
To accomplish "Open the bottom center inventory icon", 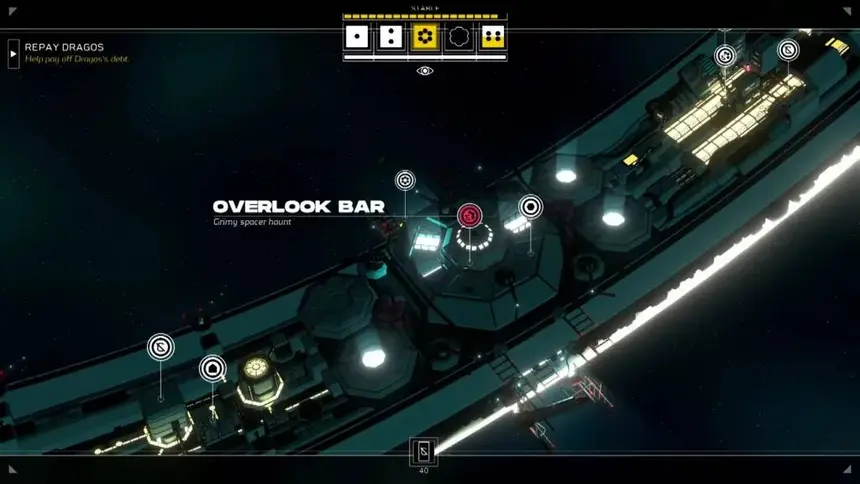I will coord(423,451).
